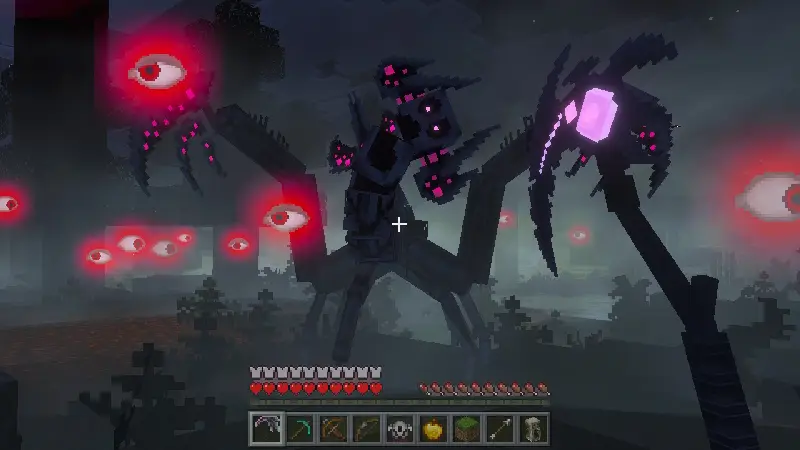This screenshot has width=800, height=450.
Task: Select the last hotbar slot with the pale totem
Action: click(533, 427)
